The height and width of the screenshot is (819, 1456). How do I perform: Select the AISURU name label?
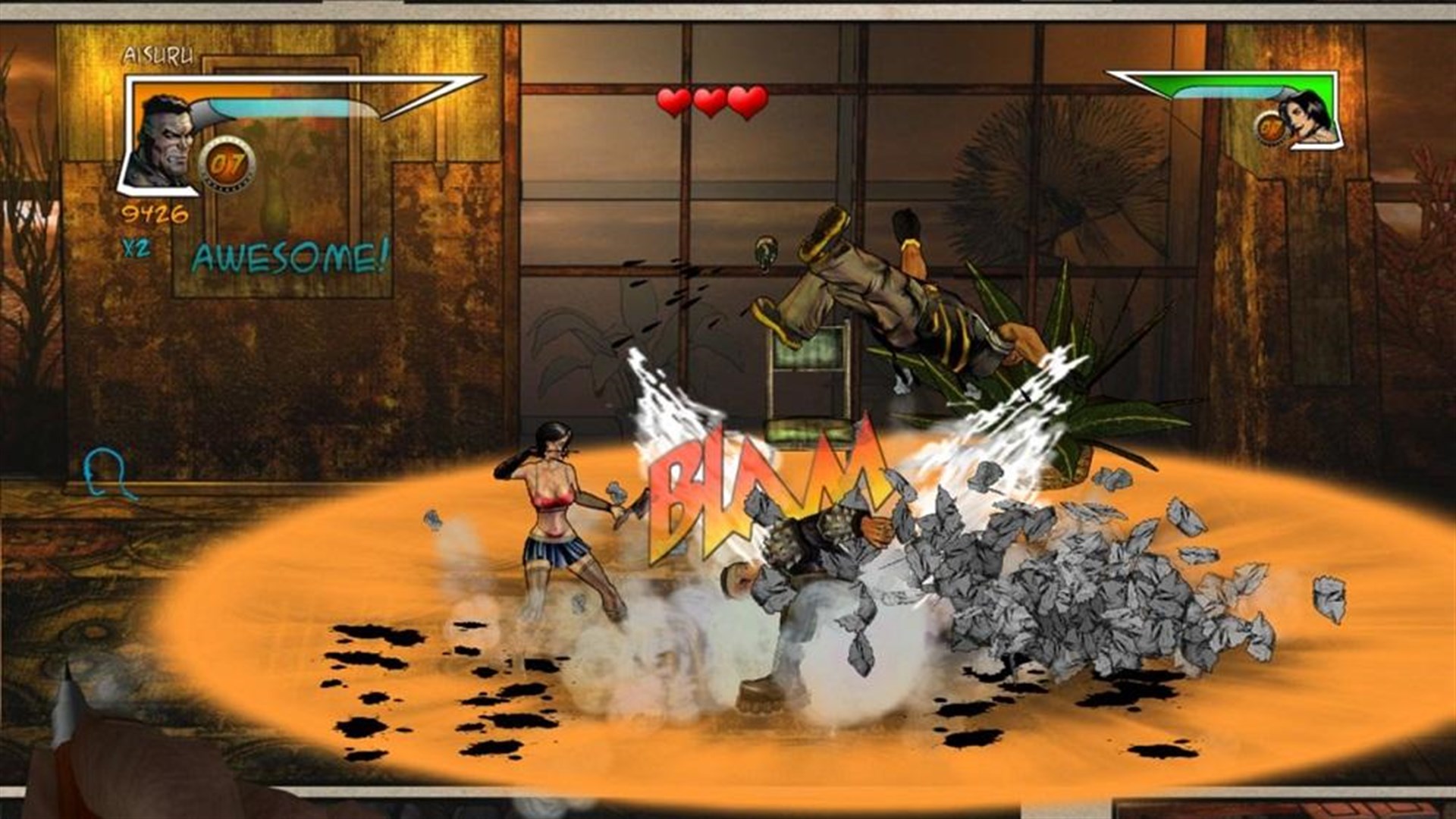coord(160,56)
